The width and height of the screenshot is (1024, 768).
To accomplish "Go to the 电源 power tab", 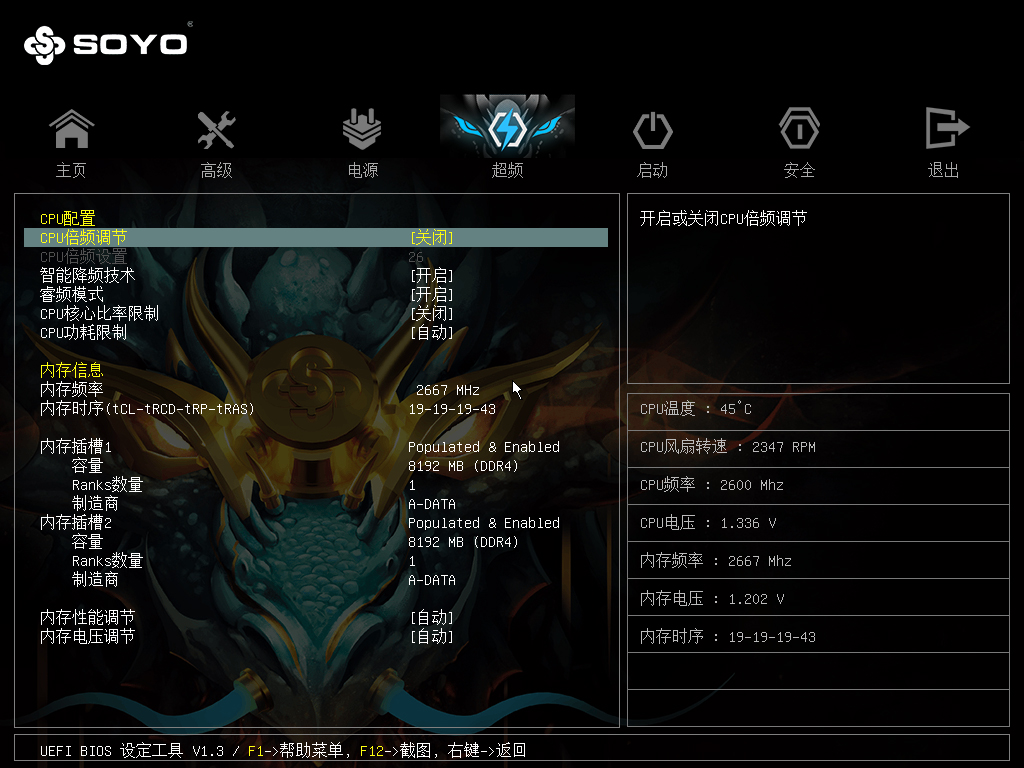I will pos(362,142).
